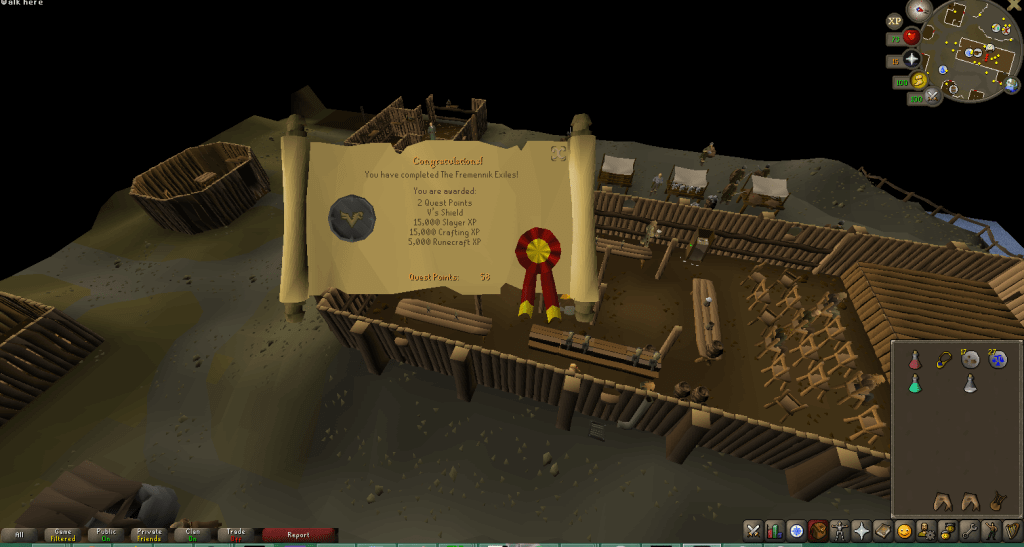Click the gold ring inventory item

click(942, 359)
